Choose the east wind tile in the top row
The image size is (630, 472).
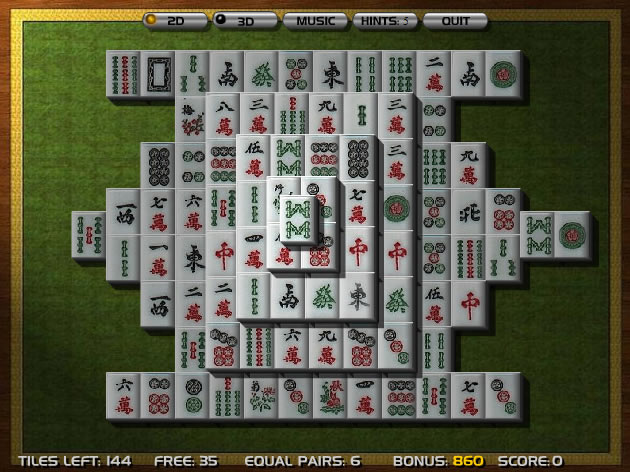(332, 74)
